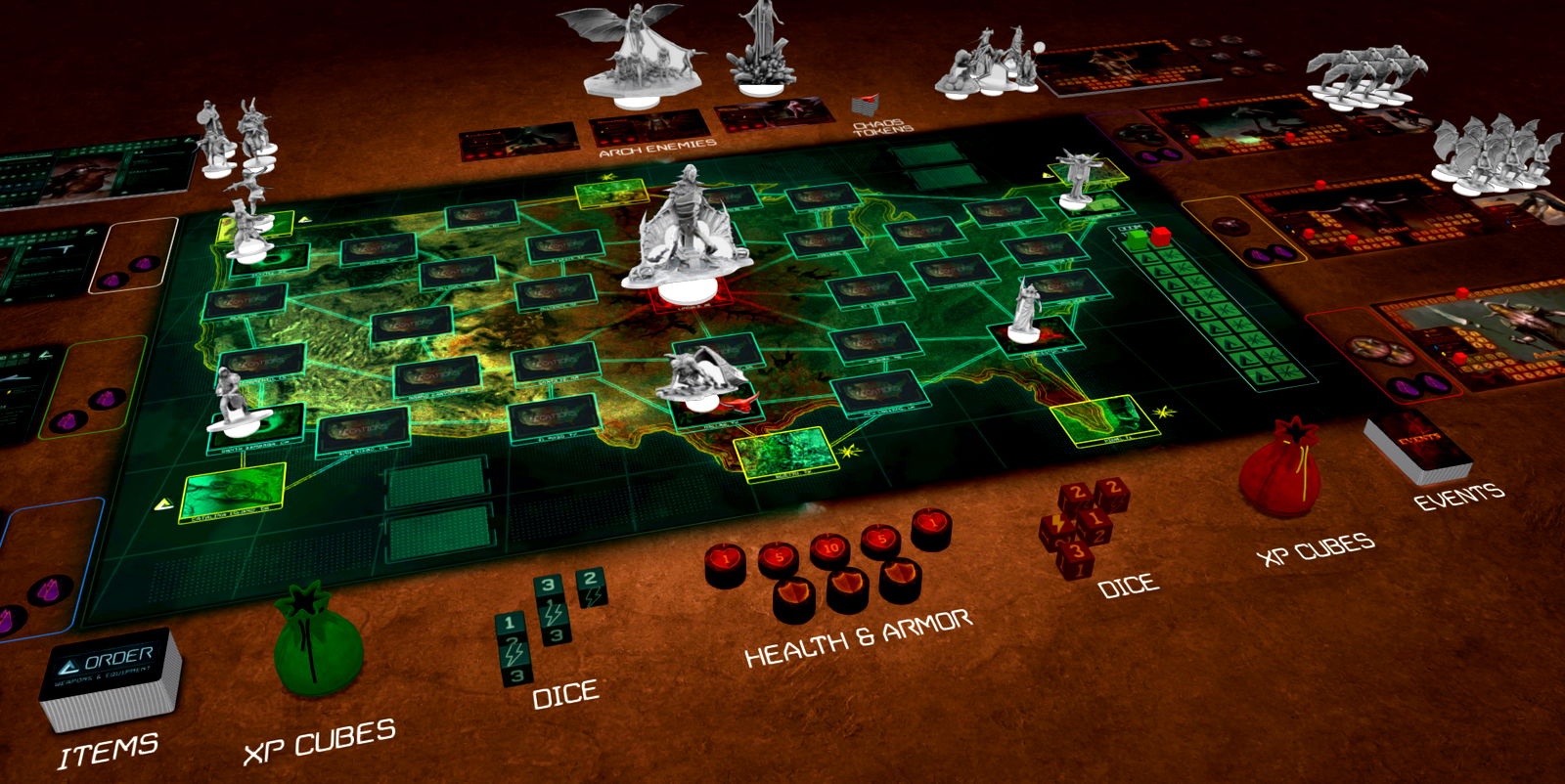
Task: Select the Chaos Tokens stack
Action: (865, 104)
